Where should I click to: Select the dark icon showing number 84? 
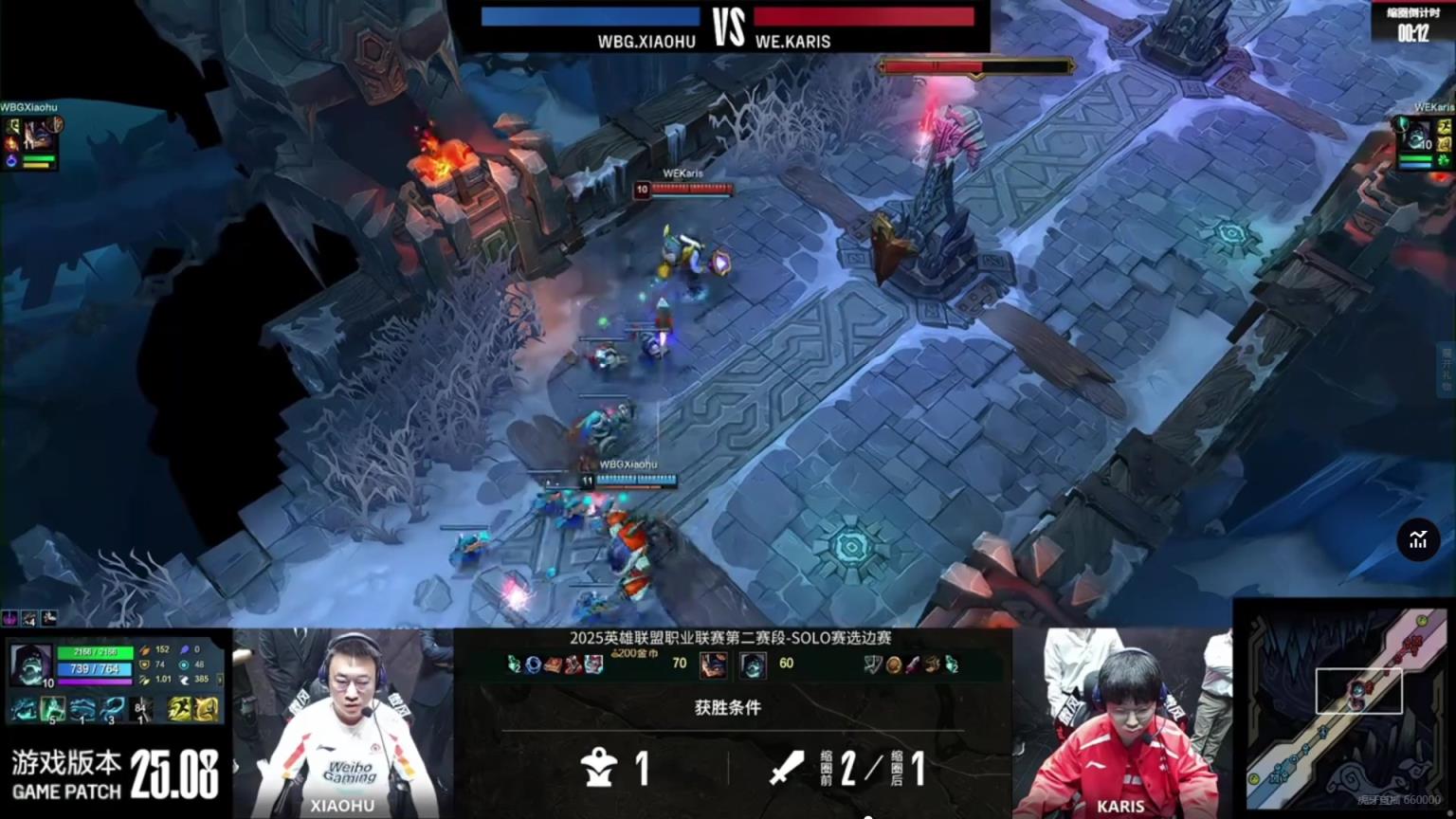[x=141, y=709]
